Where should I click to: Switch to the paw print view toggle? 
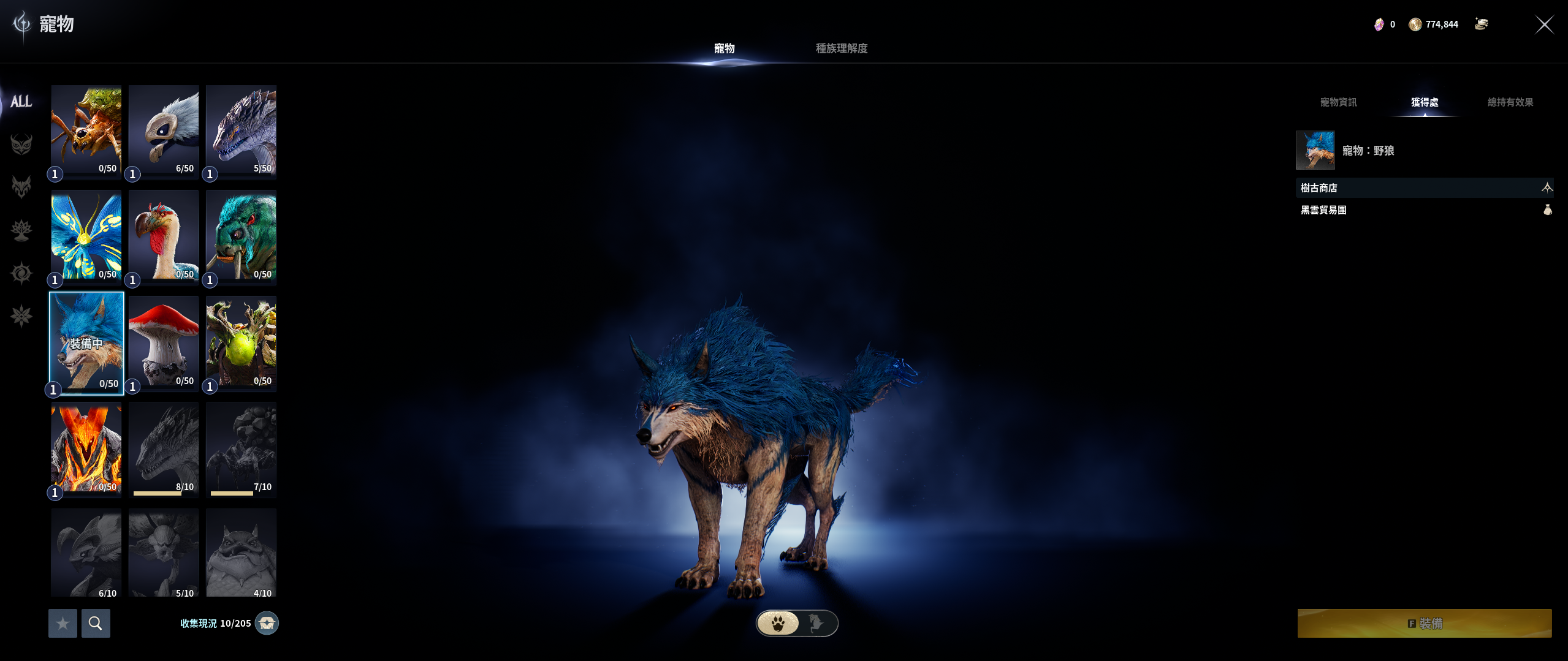(778, 623)
